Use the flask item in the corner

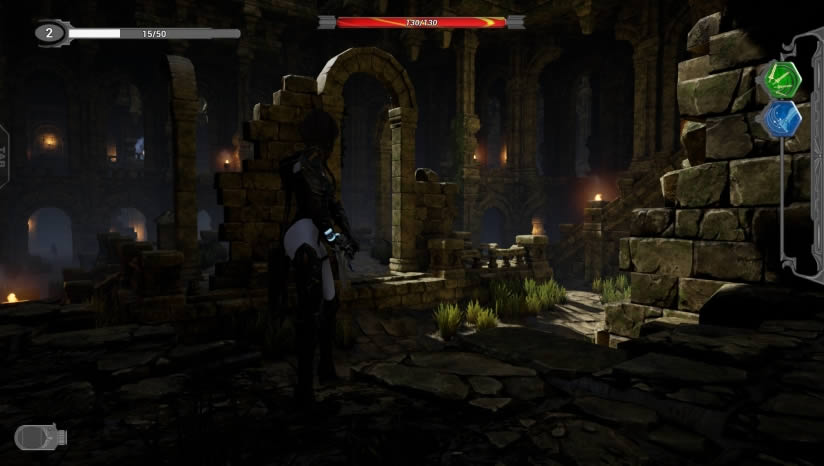(40, 437)
